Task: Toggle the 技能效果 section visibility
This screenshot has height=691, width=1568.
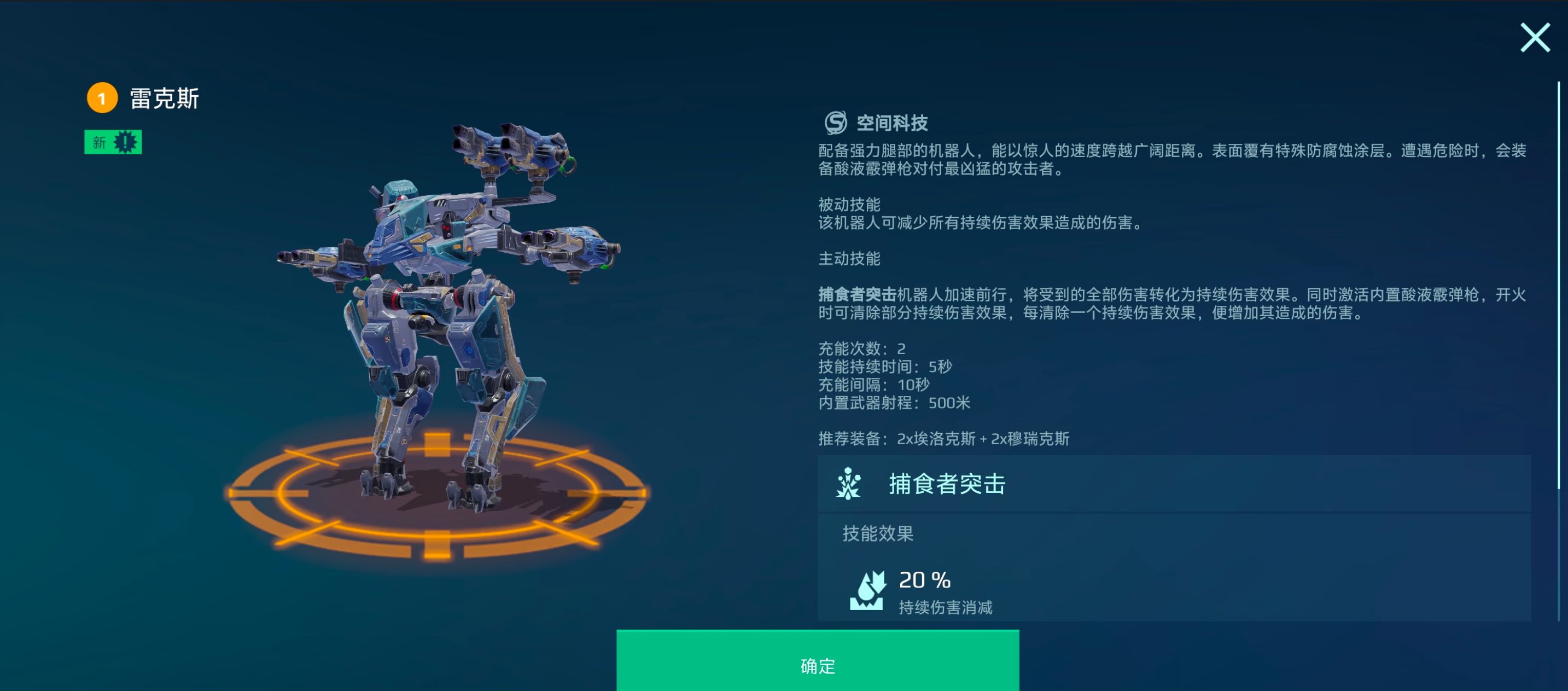Action: click(x=878, y=533)
